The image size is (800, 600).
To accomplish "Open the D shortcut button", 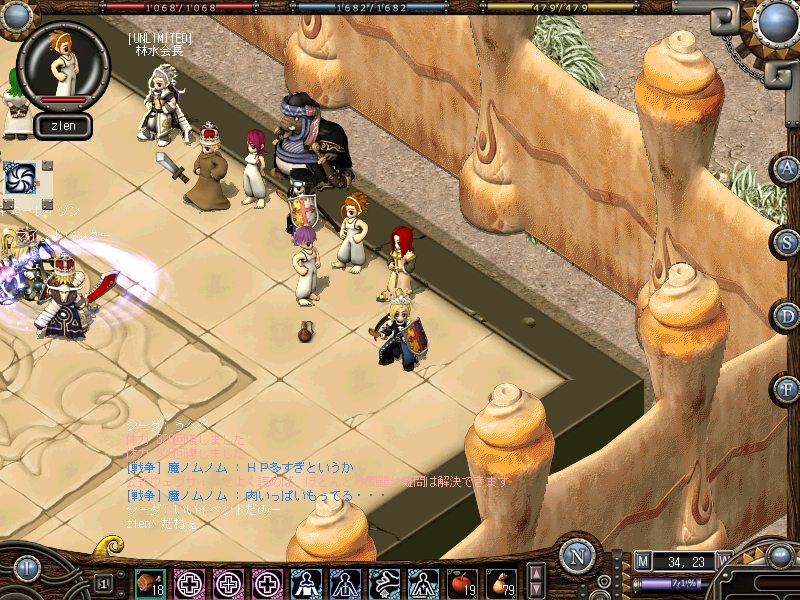I will pyautogui.click(x=787, y=315).
